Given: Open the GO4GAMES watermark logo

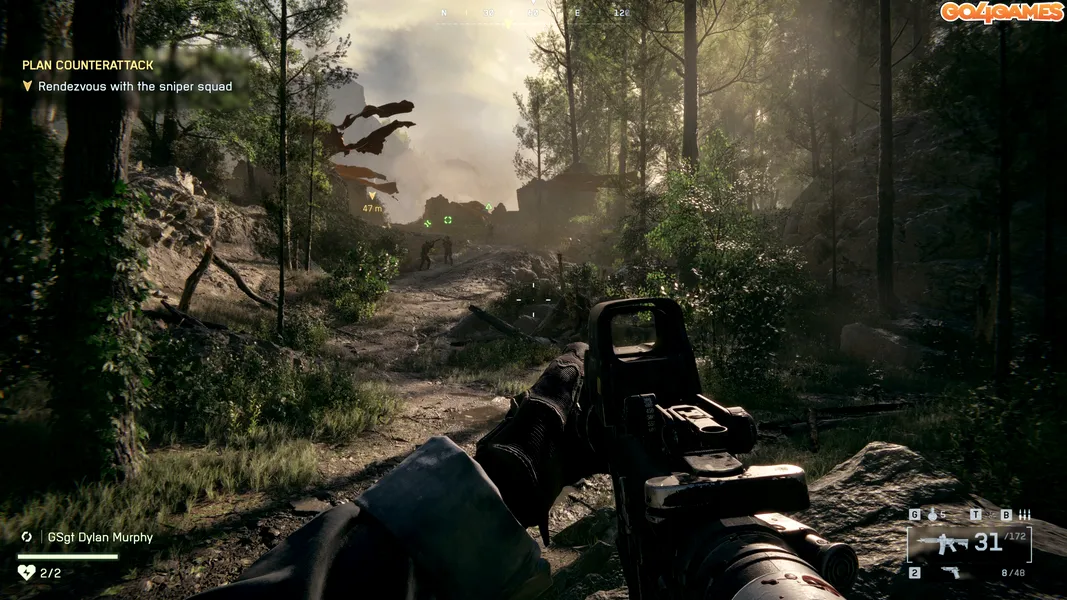Looking at the screenshot, I should [x=1001, y=12].
